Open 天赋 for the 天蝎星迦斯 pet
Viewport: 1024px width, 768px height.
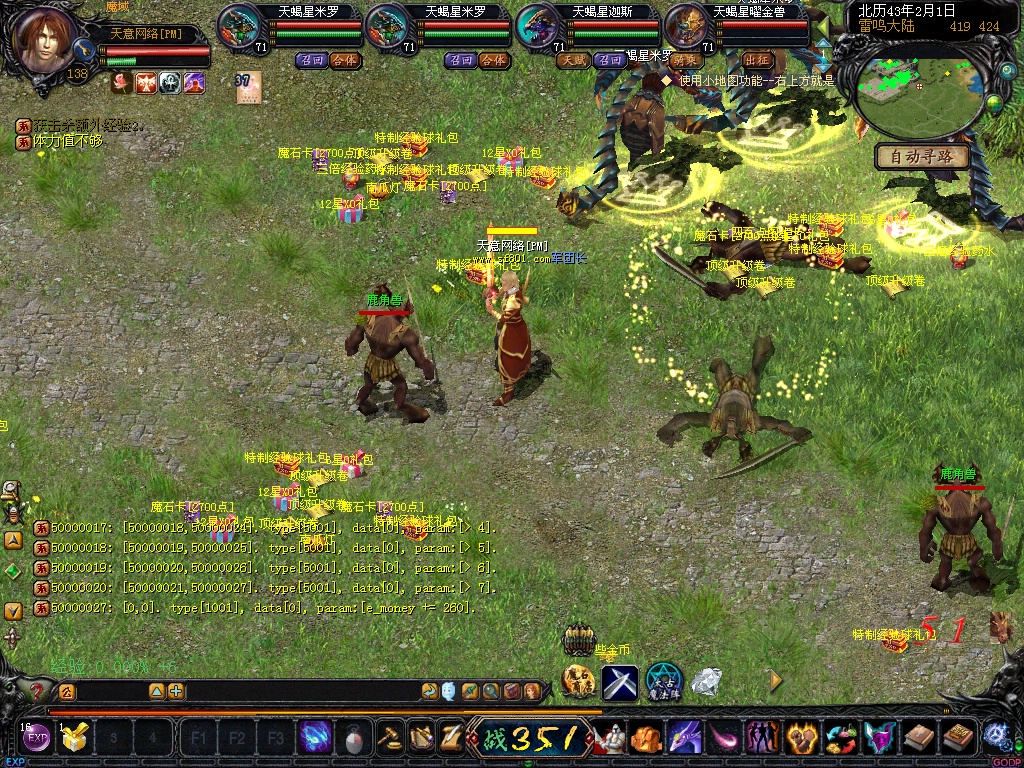point(574,60)
